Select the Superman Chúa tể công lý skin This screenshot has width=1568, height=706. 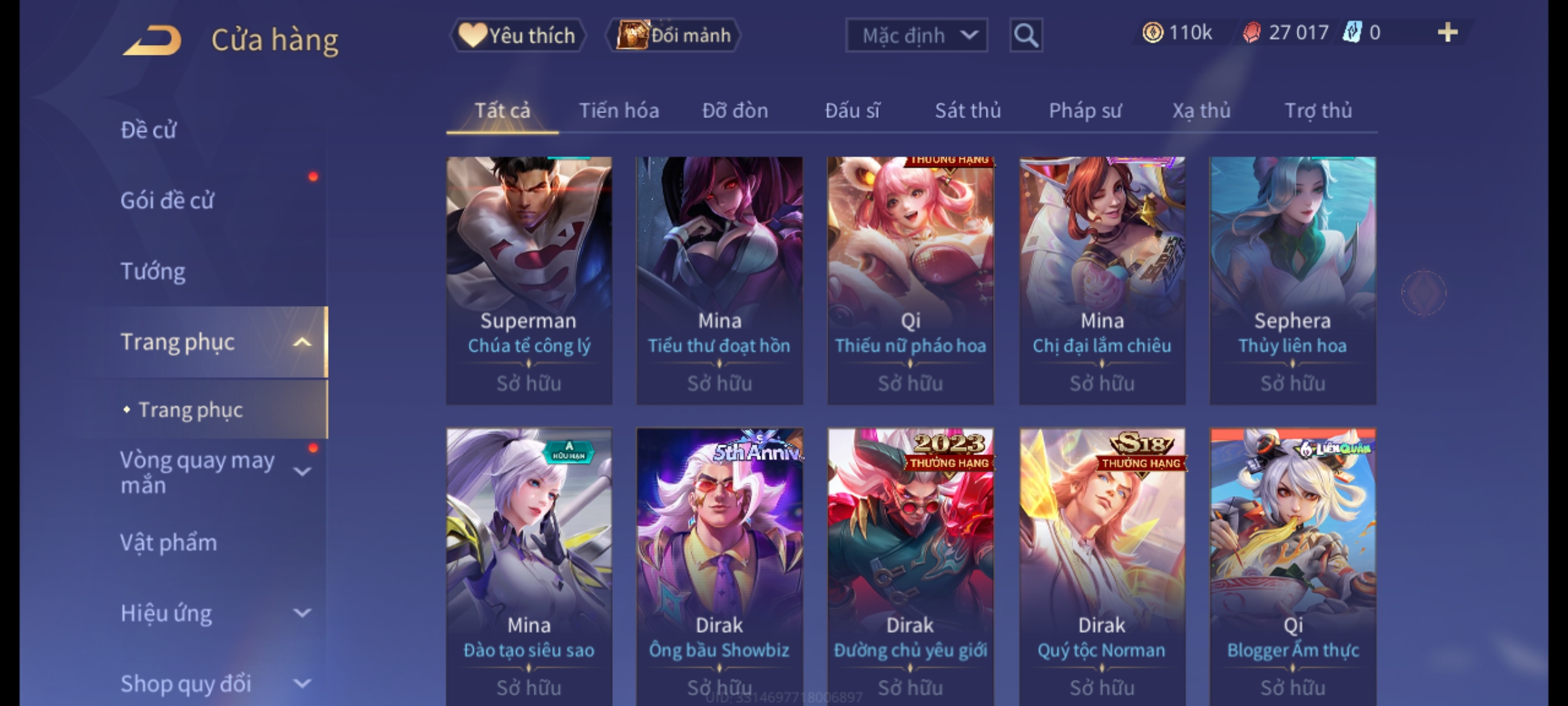[x=529, y=280]
